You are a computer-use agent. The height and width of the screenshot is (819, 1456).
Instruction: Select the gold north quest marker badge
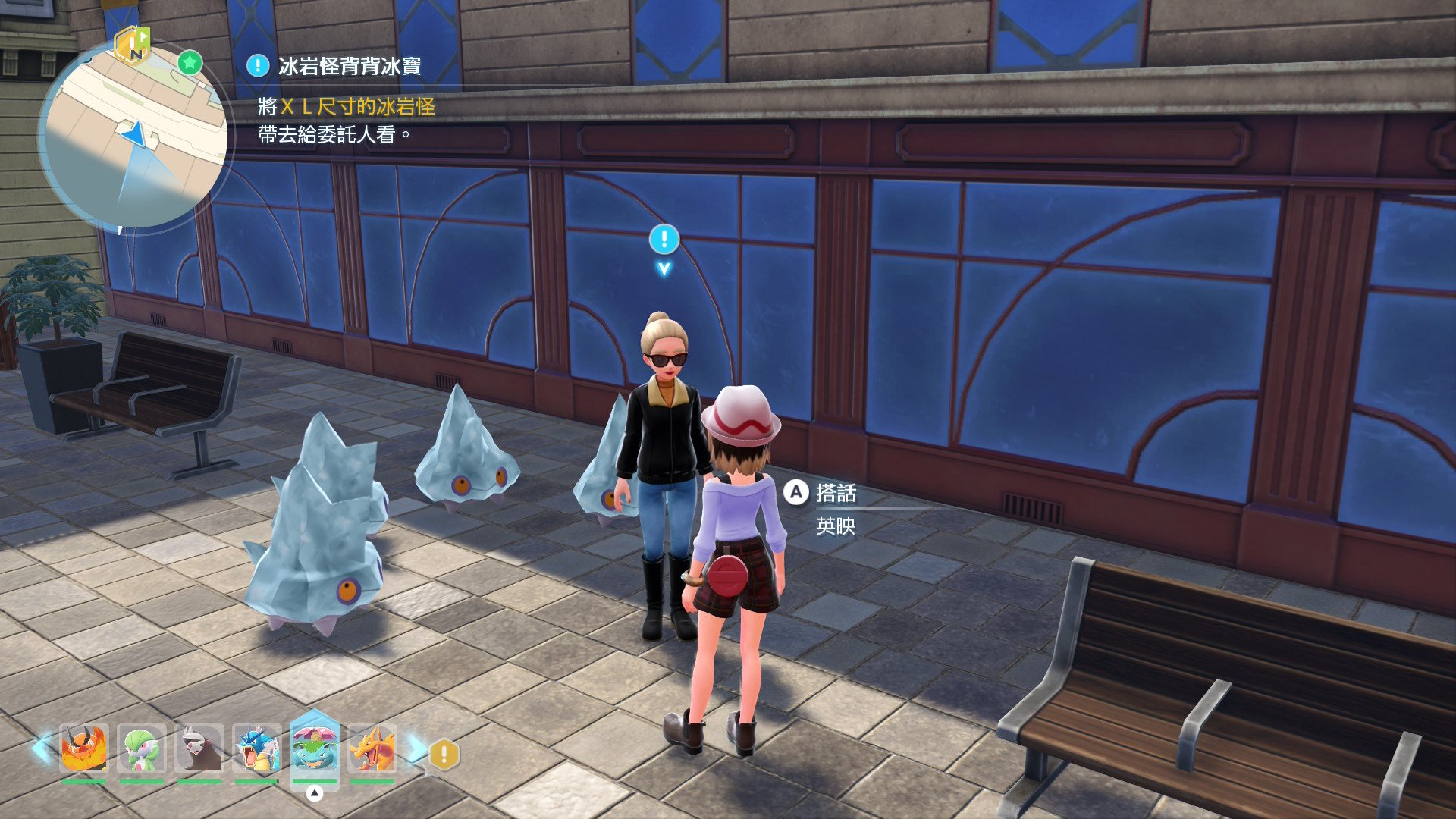[x=132, y=45]
